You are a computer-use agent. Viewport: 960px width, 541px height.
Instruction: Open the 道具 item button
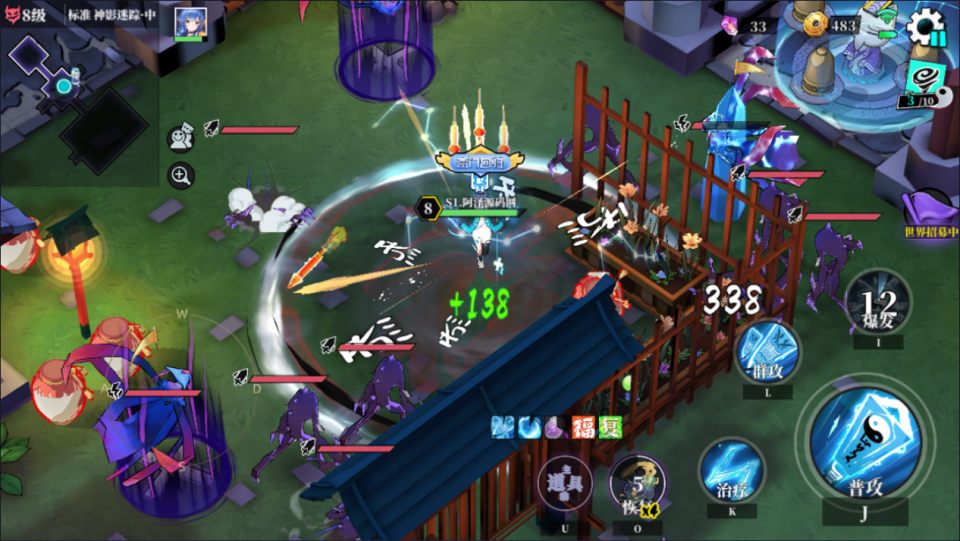566,485
